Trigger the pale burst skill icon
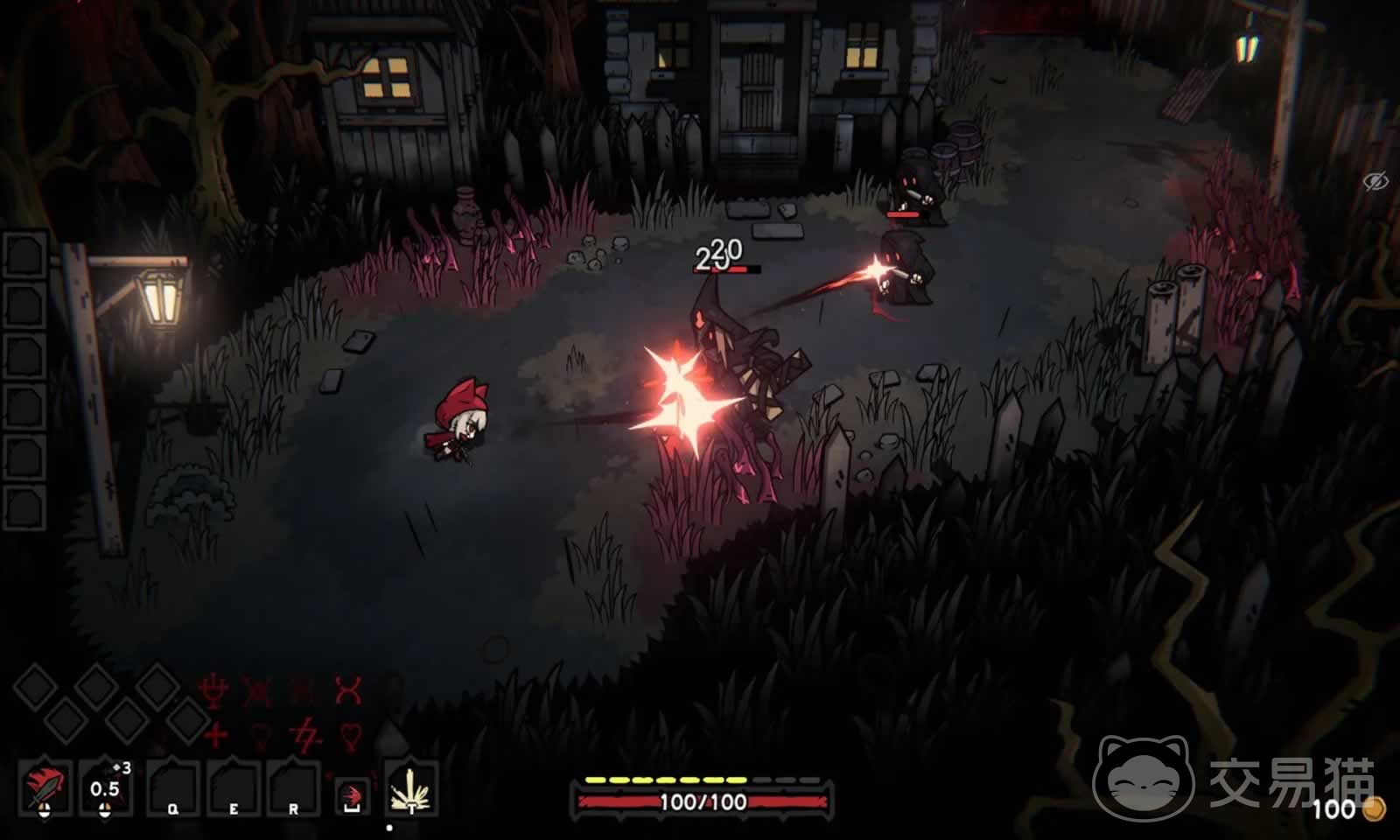Screen dimensions: 1400x840 pyautogui.click(x=410, y=787)
